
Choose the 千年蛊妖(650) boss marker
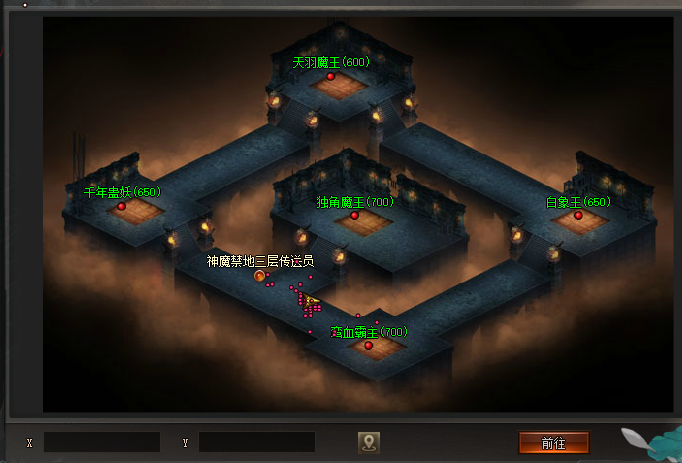[x=122, y=207]
